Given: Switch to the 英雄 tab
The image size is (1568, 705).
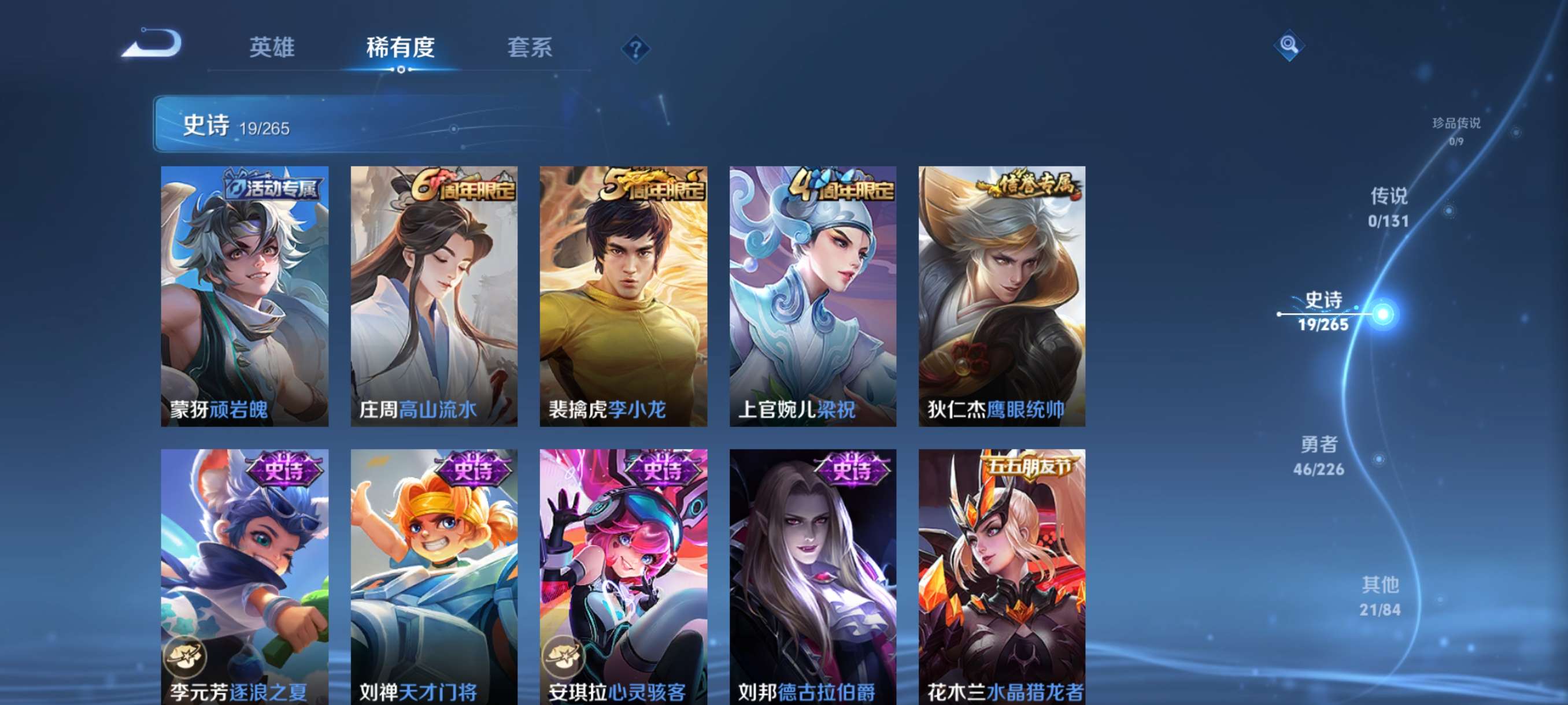Looking at the screenshot, I should point(272,48).
